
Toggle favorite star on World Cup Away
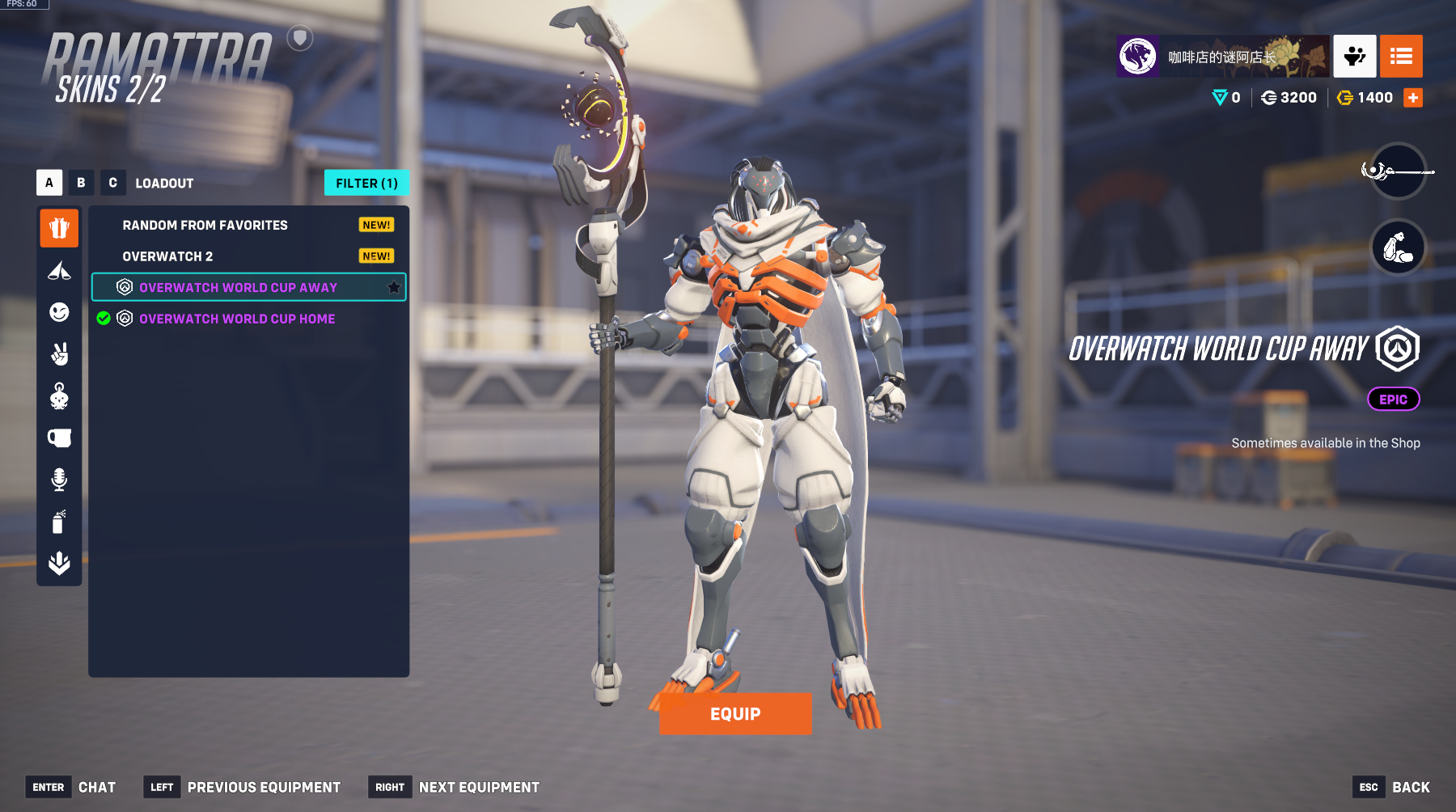click(394, 287)
